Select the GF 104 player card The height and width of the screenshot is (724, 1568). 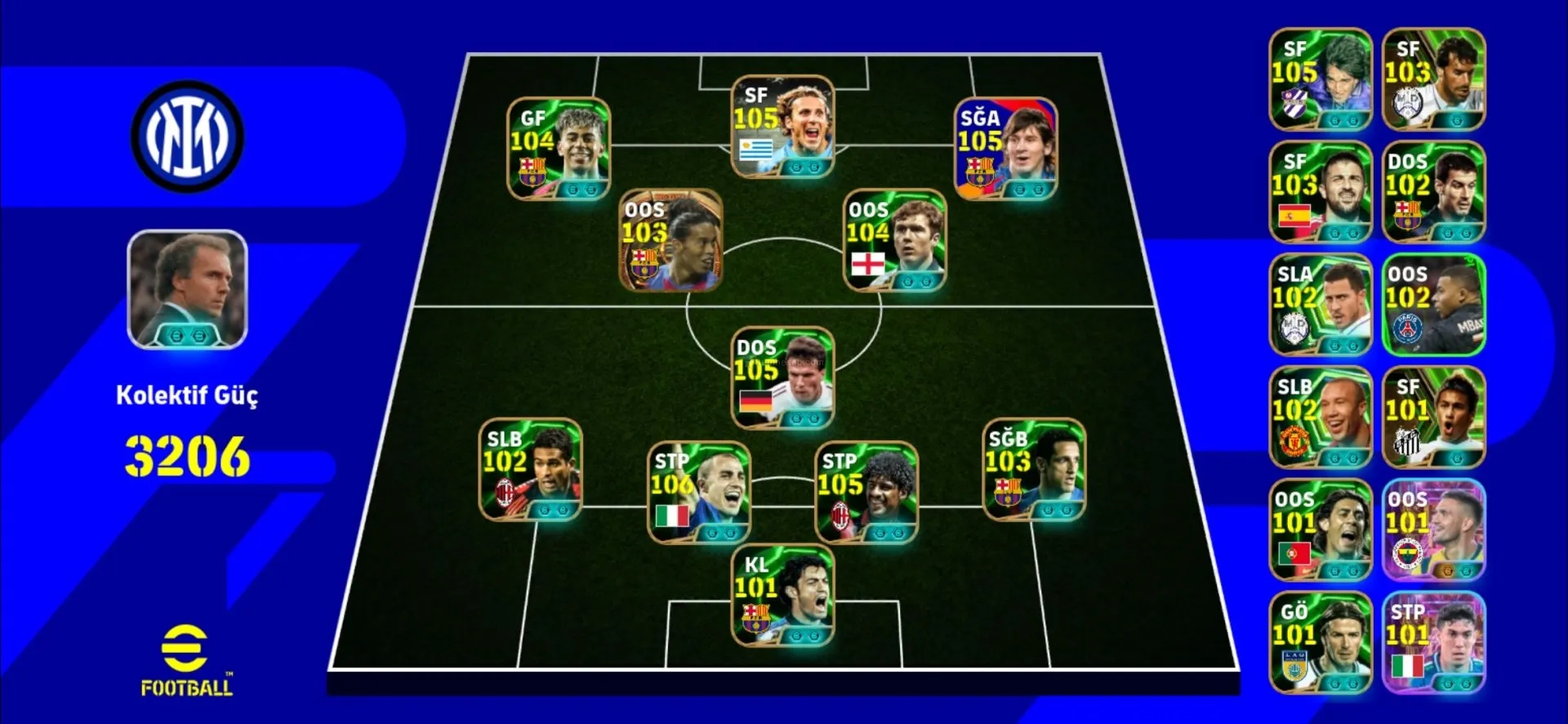click(559, 149)
